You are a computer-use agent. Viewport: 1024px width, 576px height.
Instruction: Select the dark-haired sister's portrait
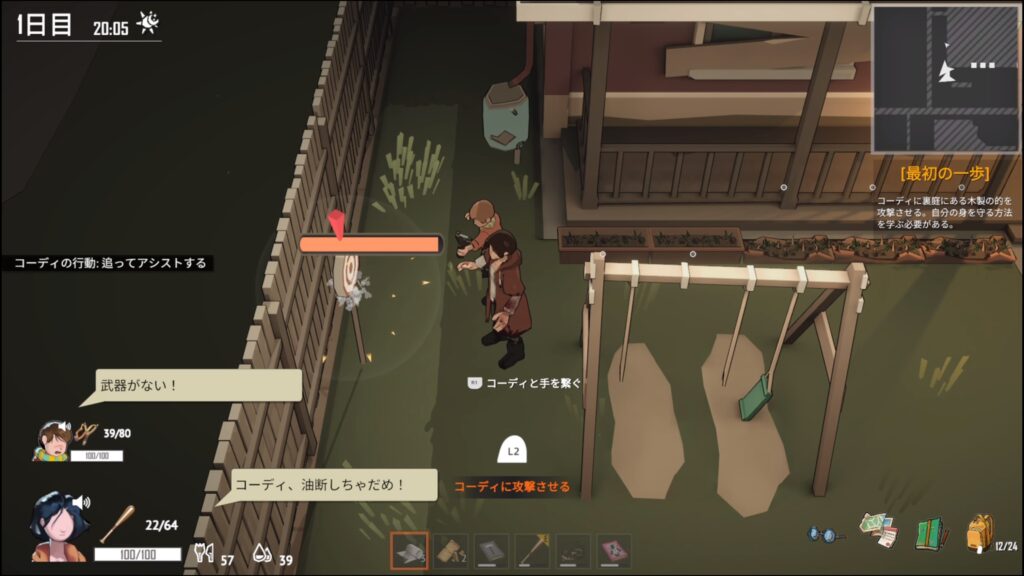point(53,525)
